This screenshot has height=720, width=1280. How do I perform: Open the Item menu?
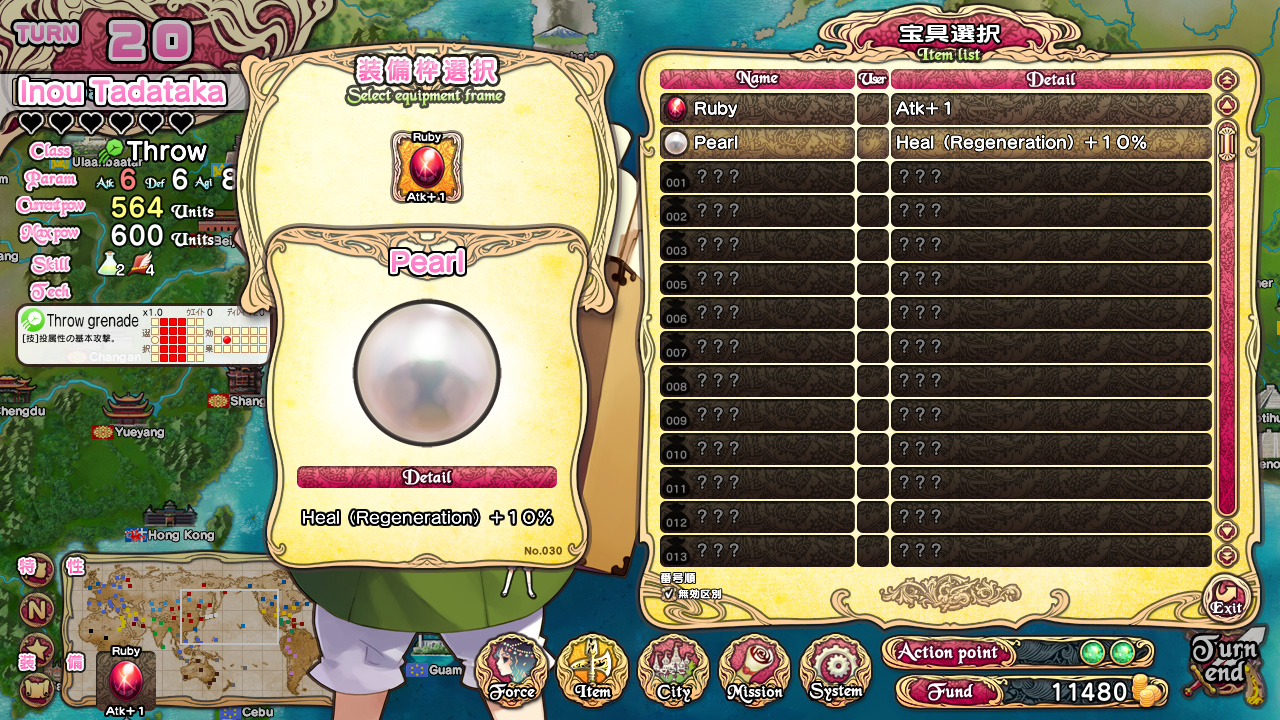tap(592, 670)
